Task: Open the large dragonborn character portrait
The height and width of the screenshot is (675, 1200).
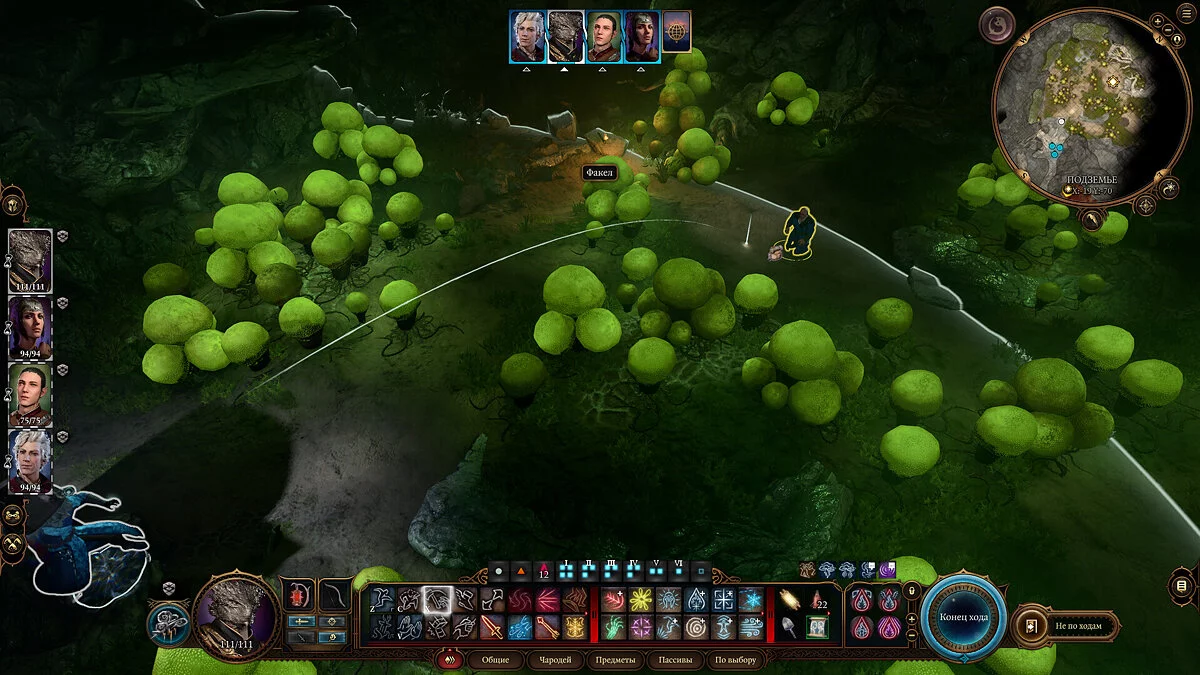Action: click(236, 613)
